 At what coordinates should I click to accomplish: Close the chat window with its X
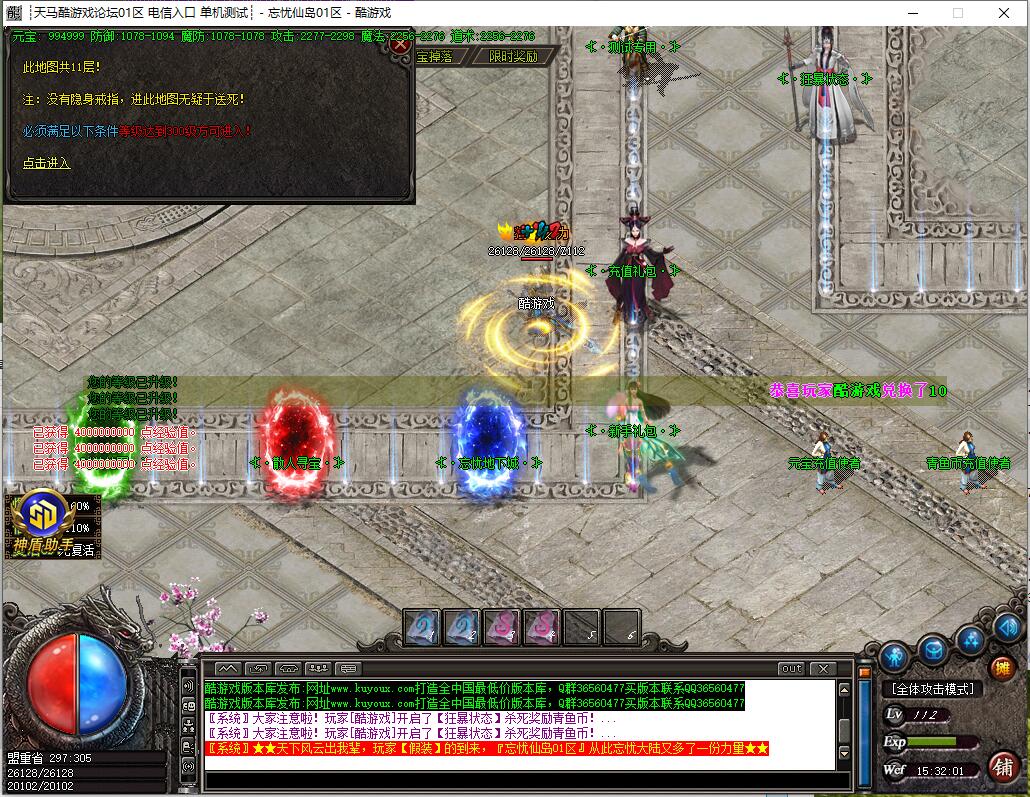tap(823, 668)
